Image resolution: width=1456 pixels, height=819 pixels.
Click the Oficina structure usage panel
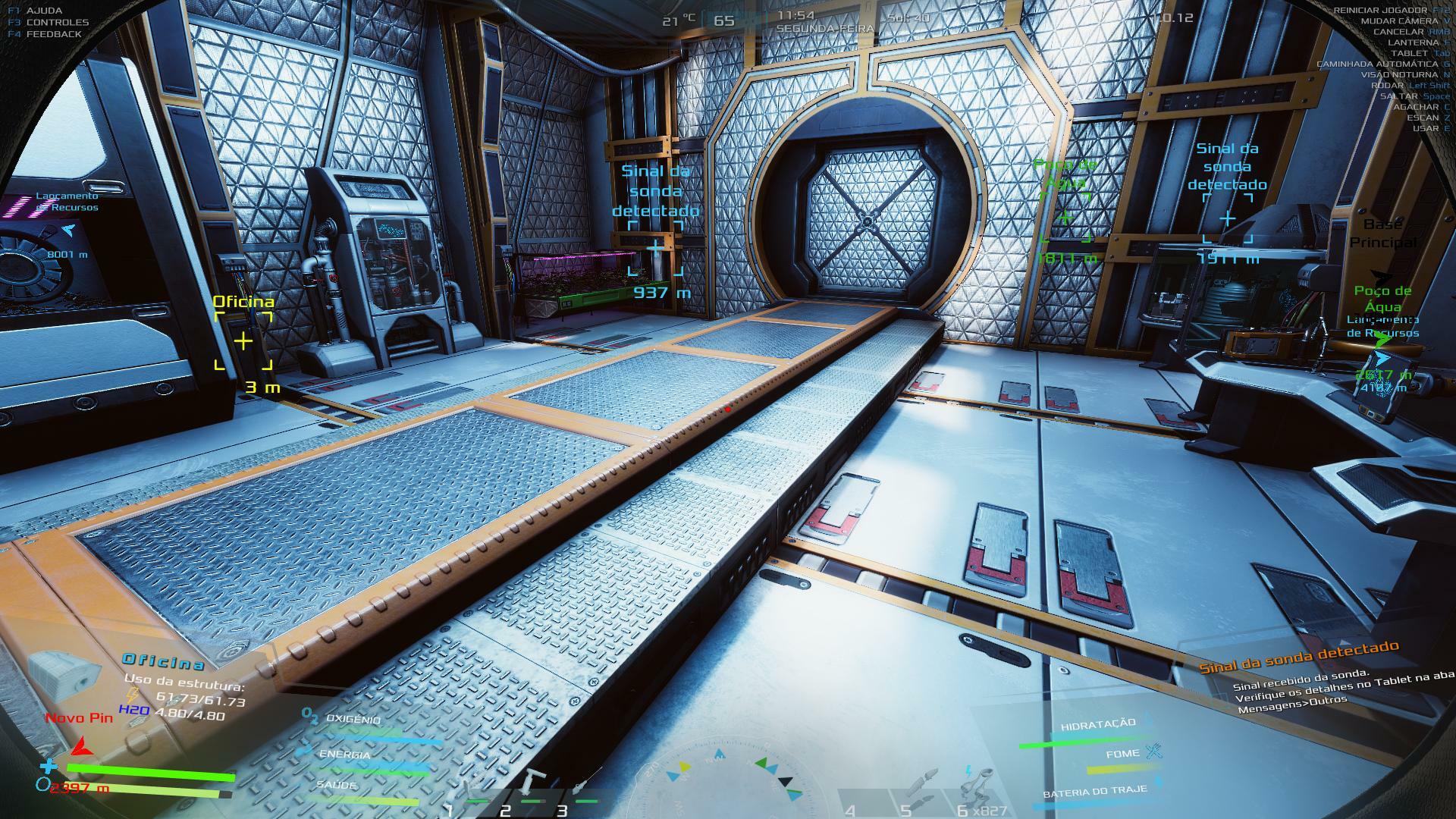182,688
